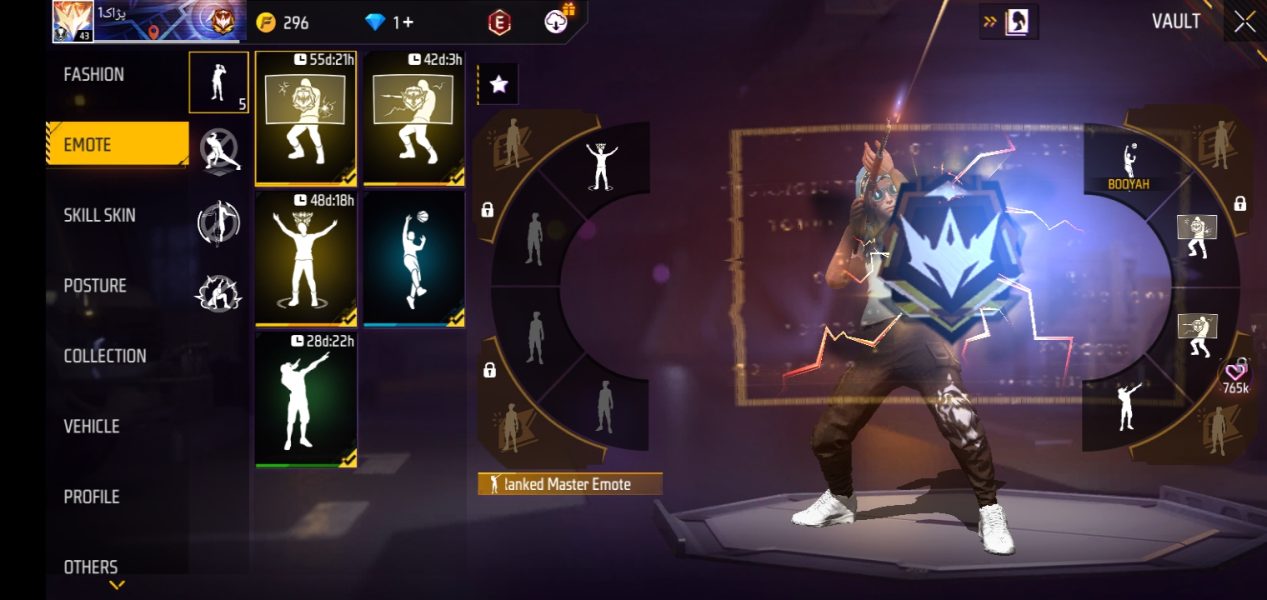Select the dab emote with 28d:22h timer

(306, 400)
